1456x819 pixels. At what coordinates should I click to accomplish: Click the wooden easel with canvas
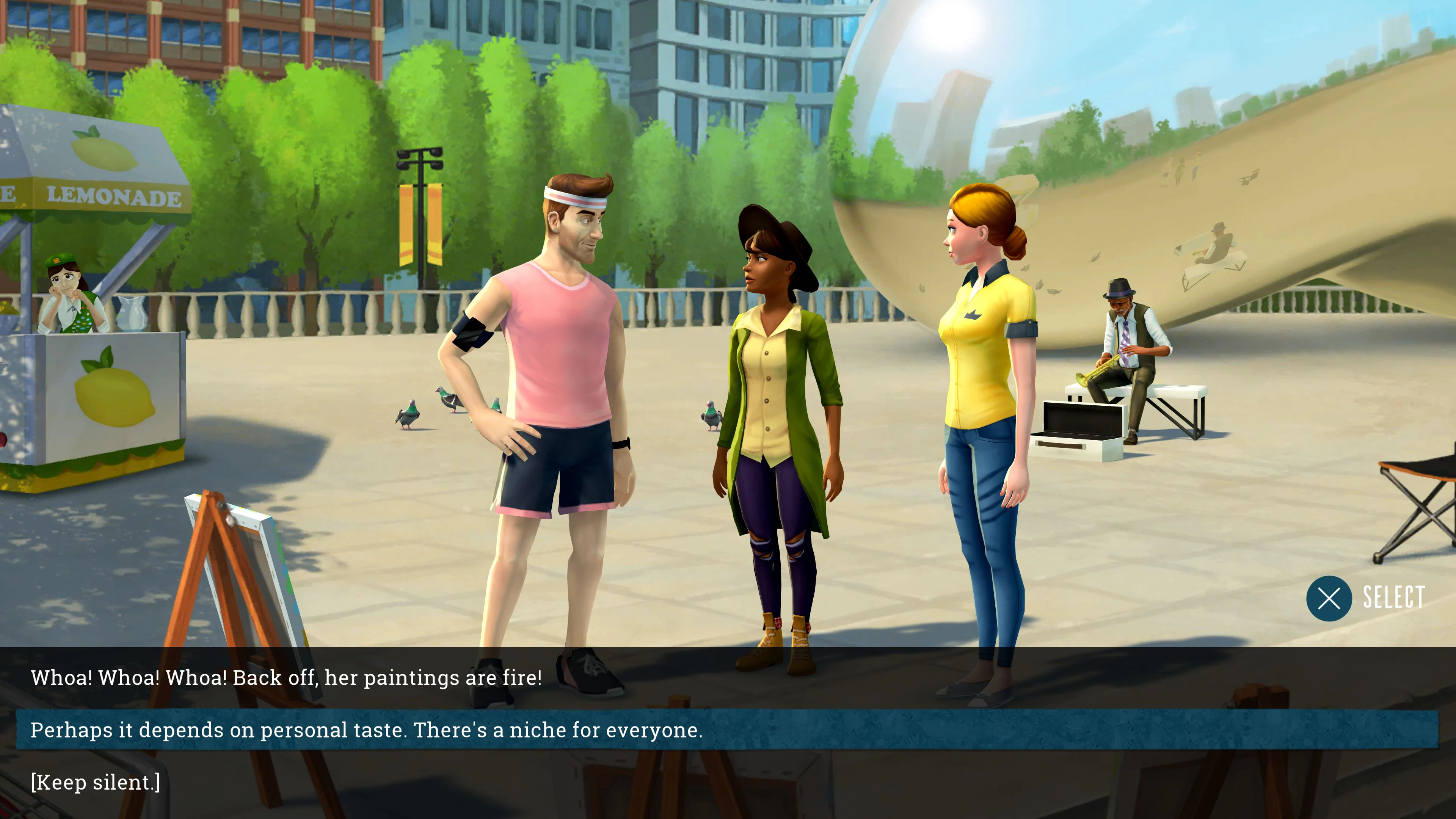click(x=237, y=565)
